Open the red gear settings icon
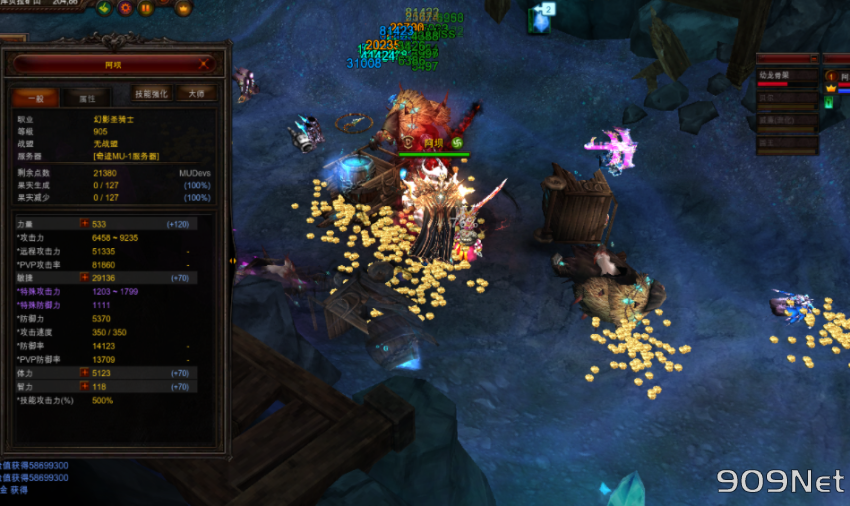Image resolution: width=850 pixels, height=506 pixels. click(x=125, y=8)
